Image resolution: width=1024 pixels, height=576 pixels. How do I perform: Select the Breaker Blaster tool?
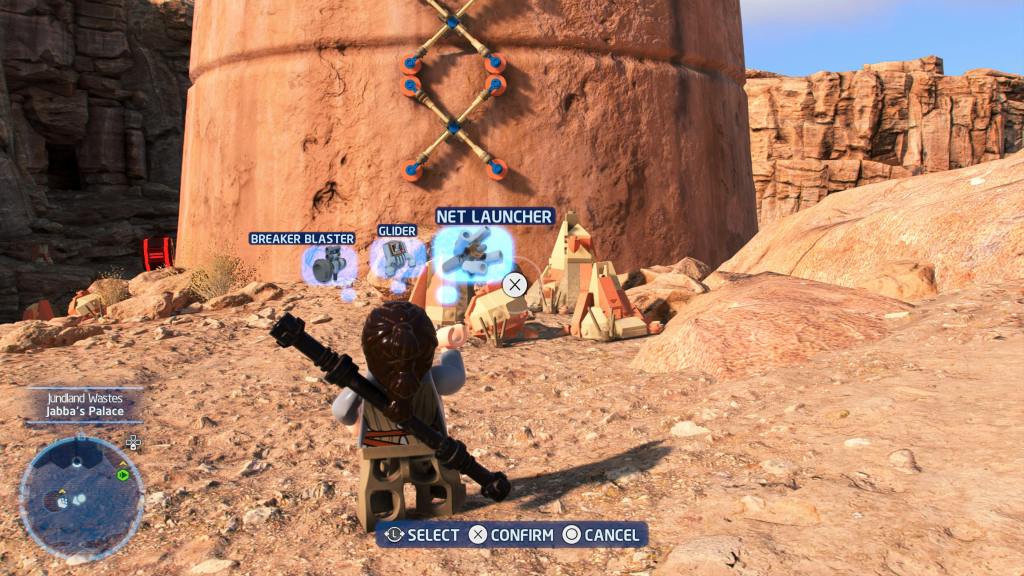click(x=327, y=265)
